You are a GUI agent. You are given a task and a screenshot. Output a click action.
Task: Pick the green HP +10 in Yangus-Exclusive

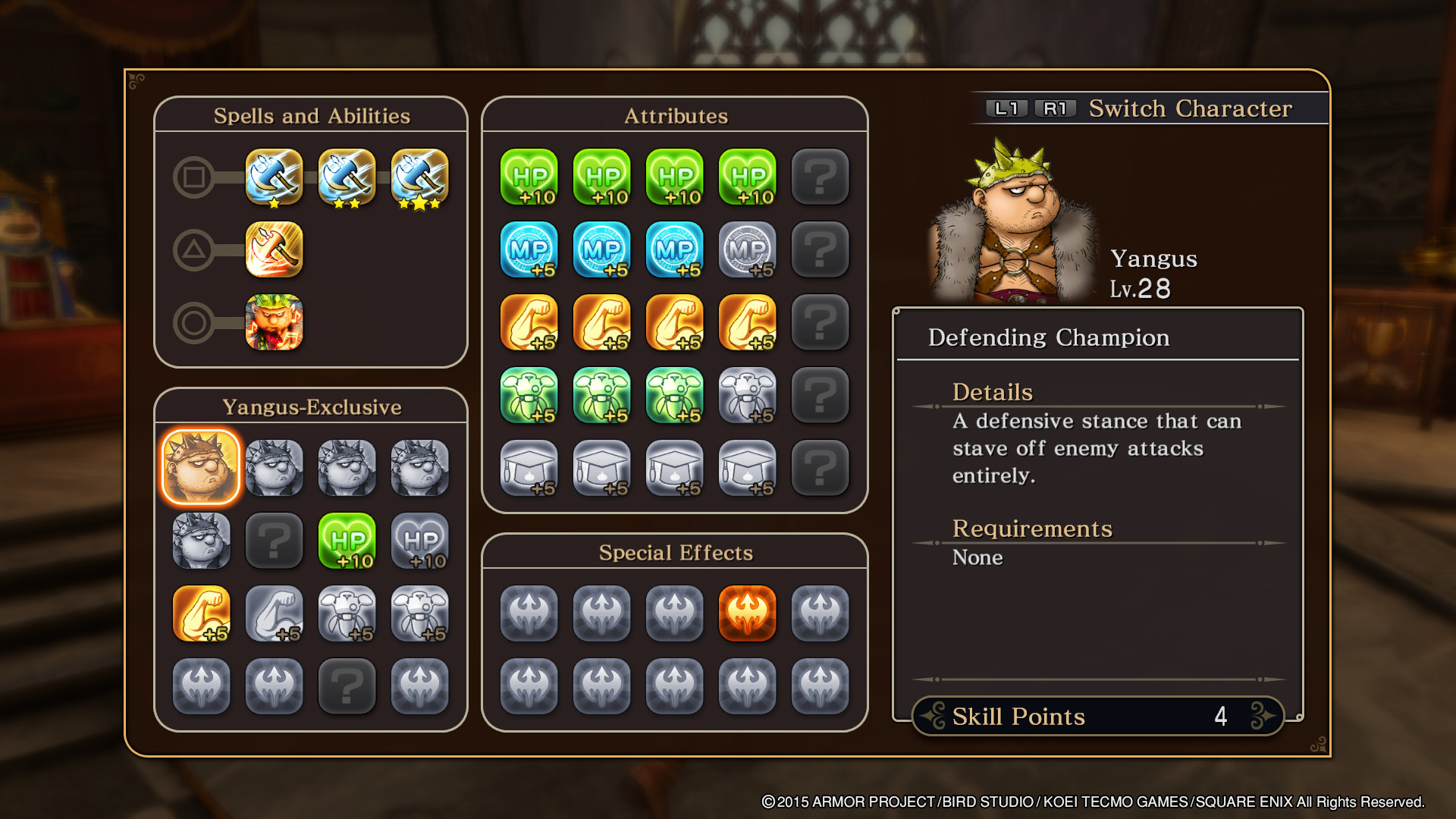pos(347,541)
